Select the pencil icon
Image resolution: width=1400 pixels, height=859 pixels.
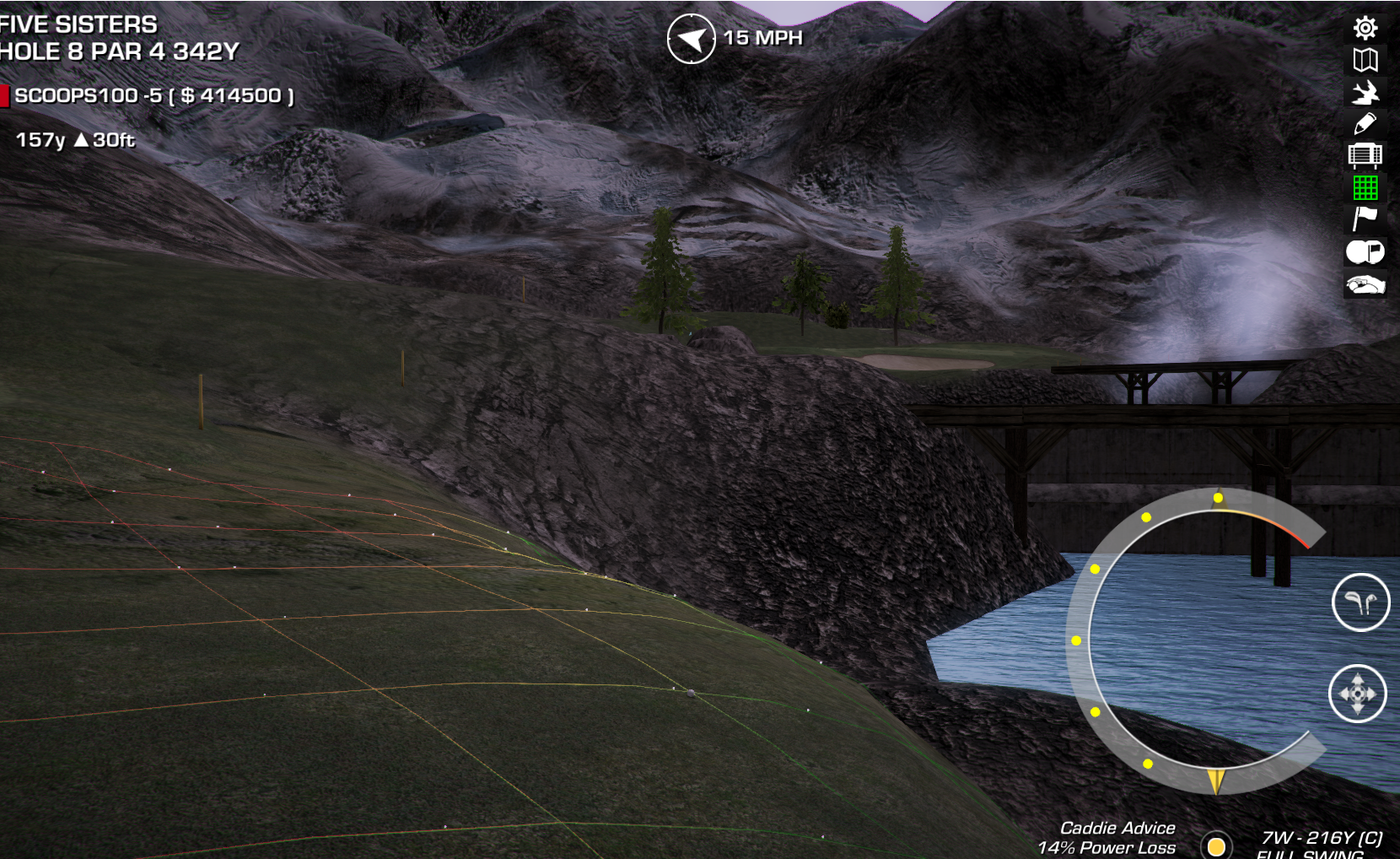click(1365, 124)
